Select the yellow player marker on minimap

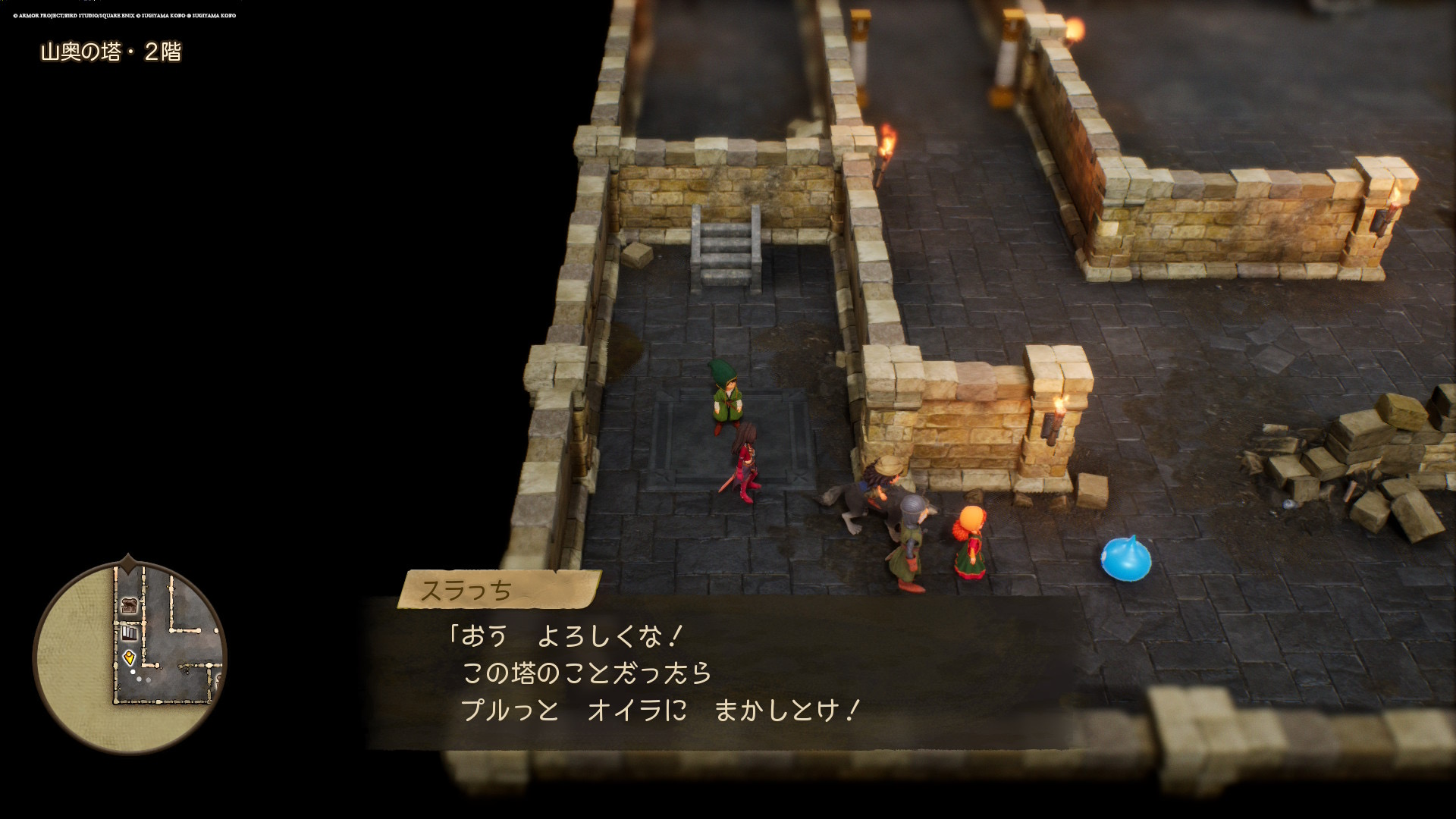click(129, 657)
